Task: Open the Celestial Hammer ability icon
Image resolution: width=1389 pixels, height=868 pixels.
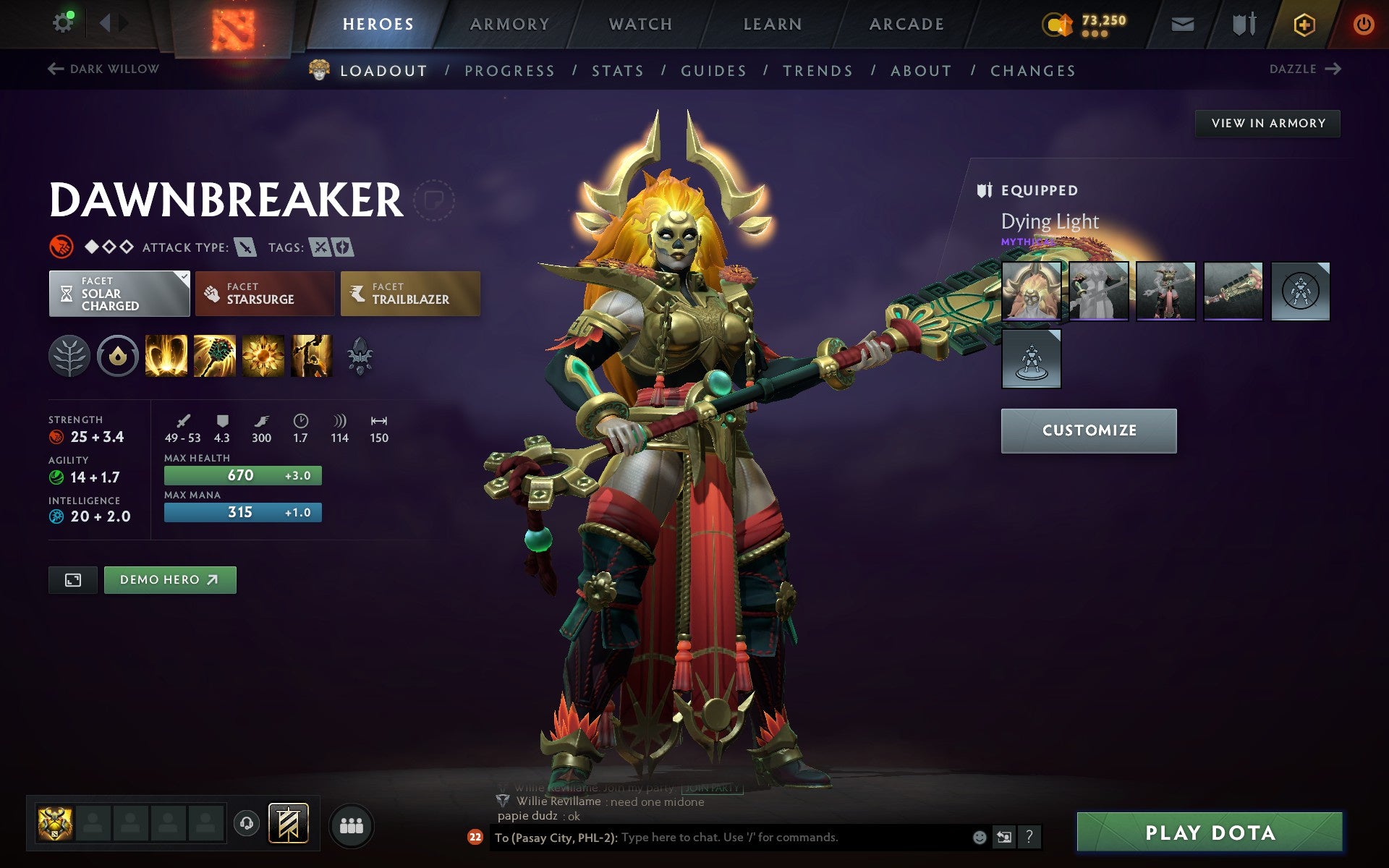Action: [215, 355]
